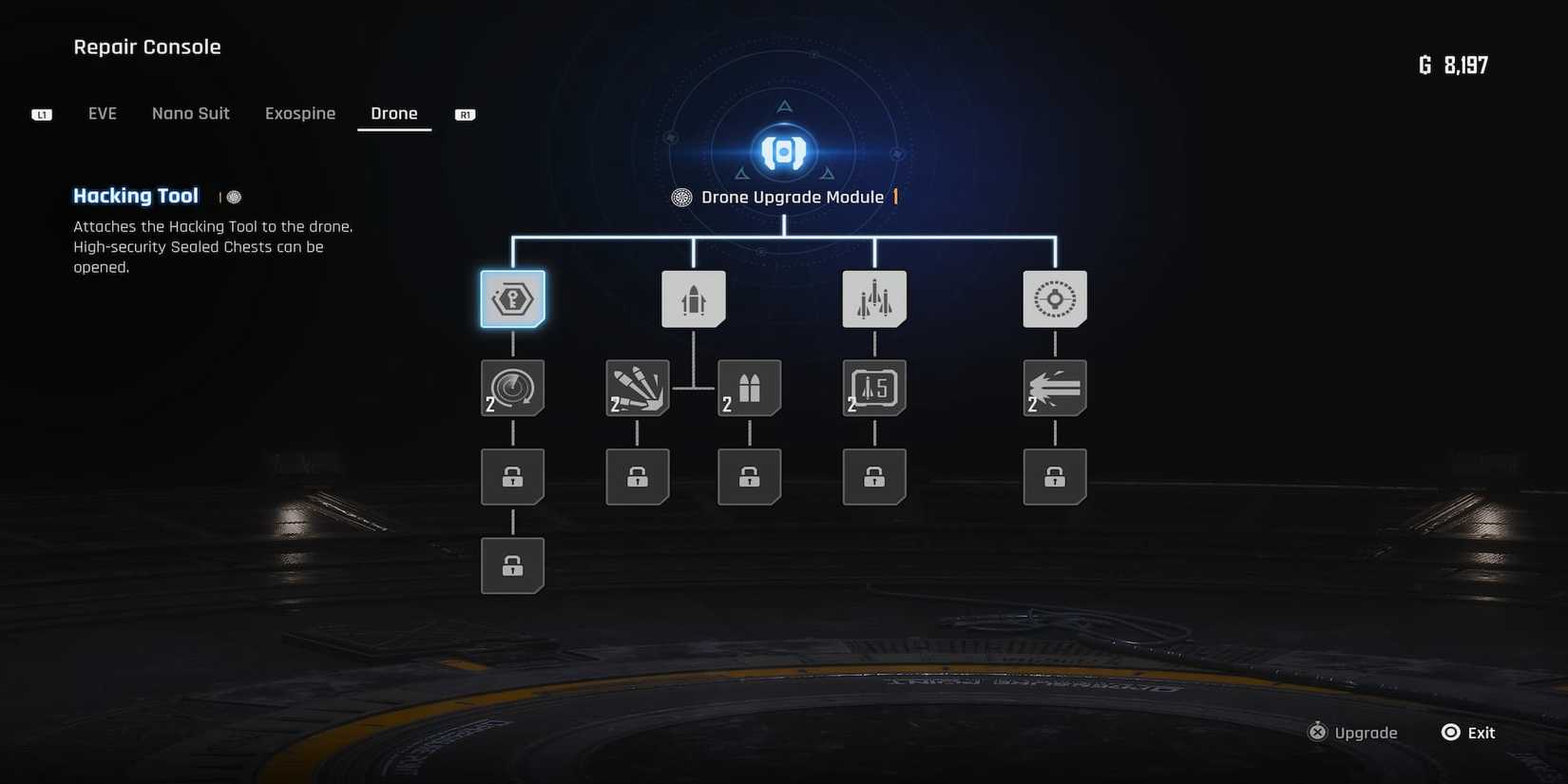This screenshot has width=1568, height=784.
Task: Select the plus 5 missile capacity upgrade
Action: [874, 387]
